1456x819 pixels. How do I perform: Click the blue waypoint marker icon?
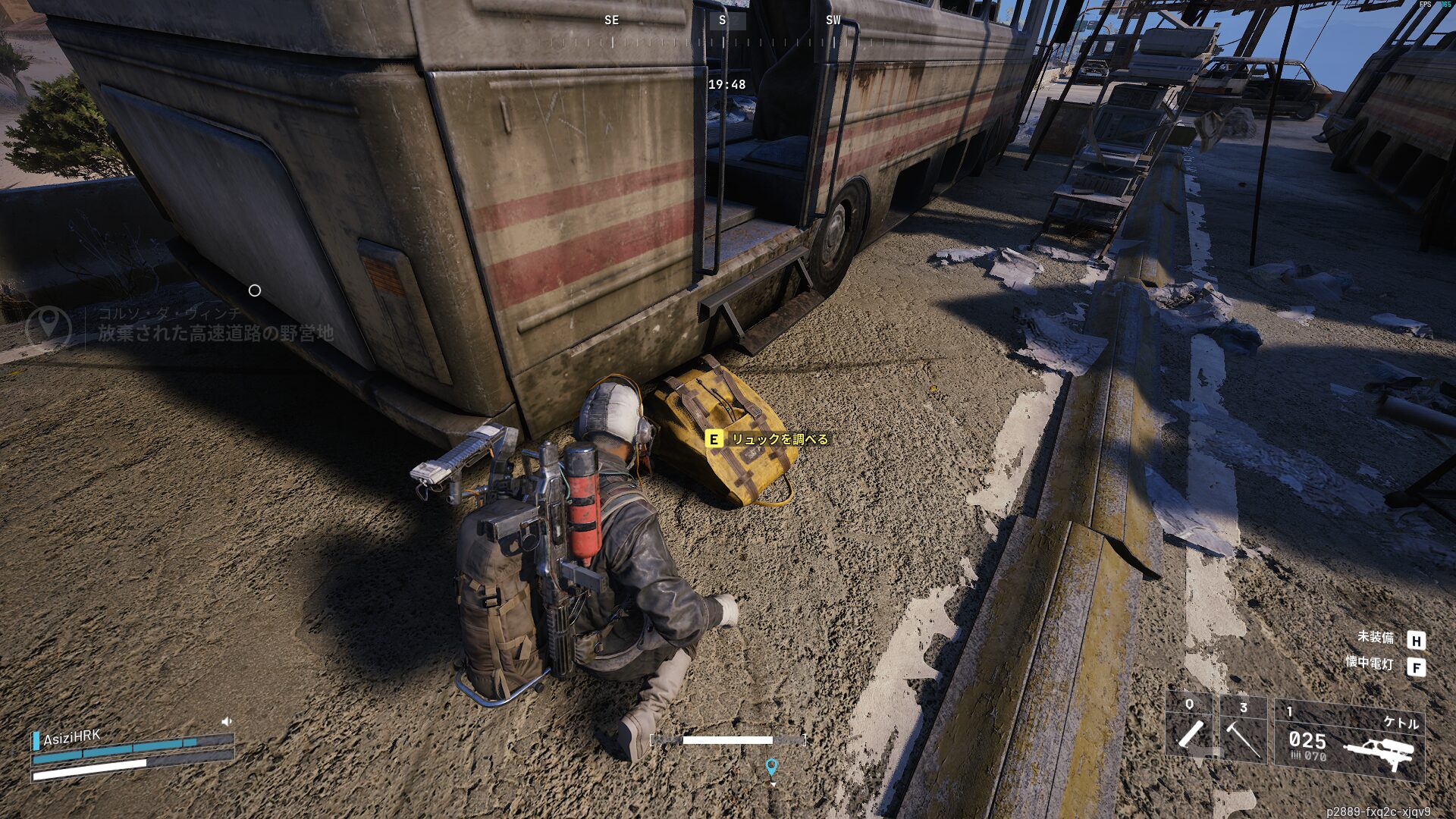click(x=771, y=767)
